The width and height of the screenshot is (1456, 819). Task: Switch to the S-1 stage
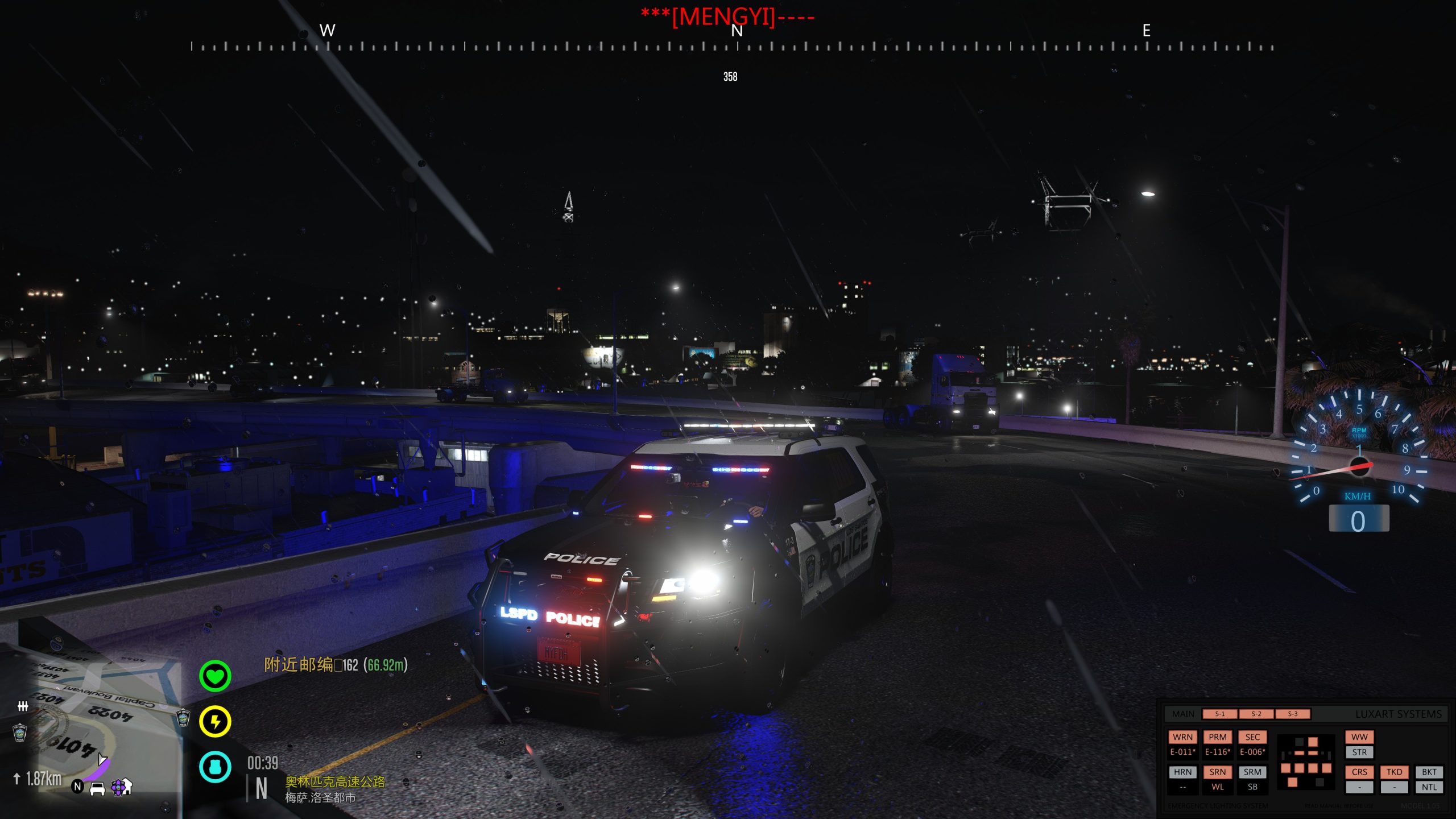(1219, 714)
